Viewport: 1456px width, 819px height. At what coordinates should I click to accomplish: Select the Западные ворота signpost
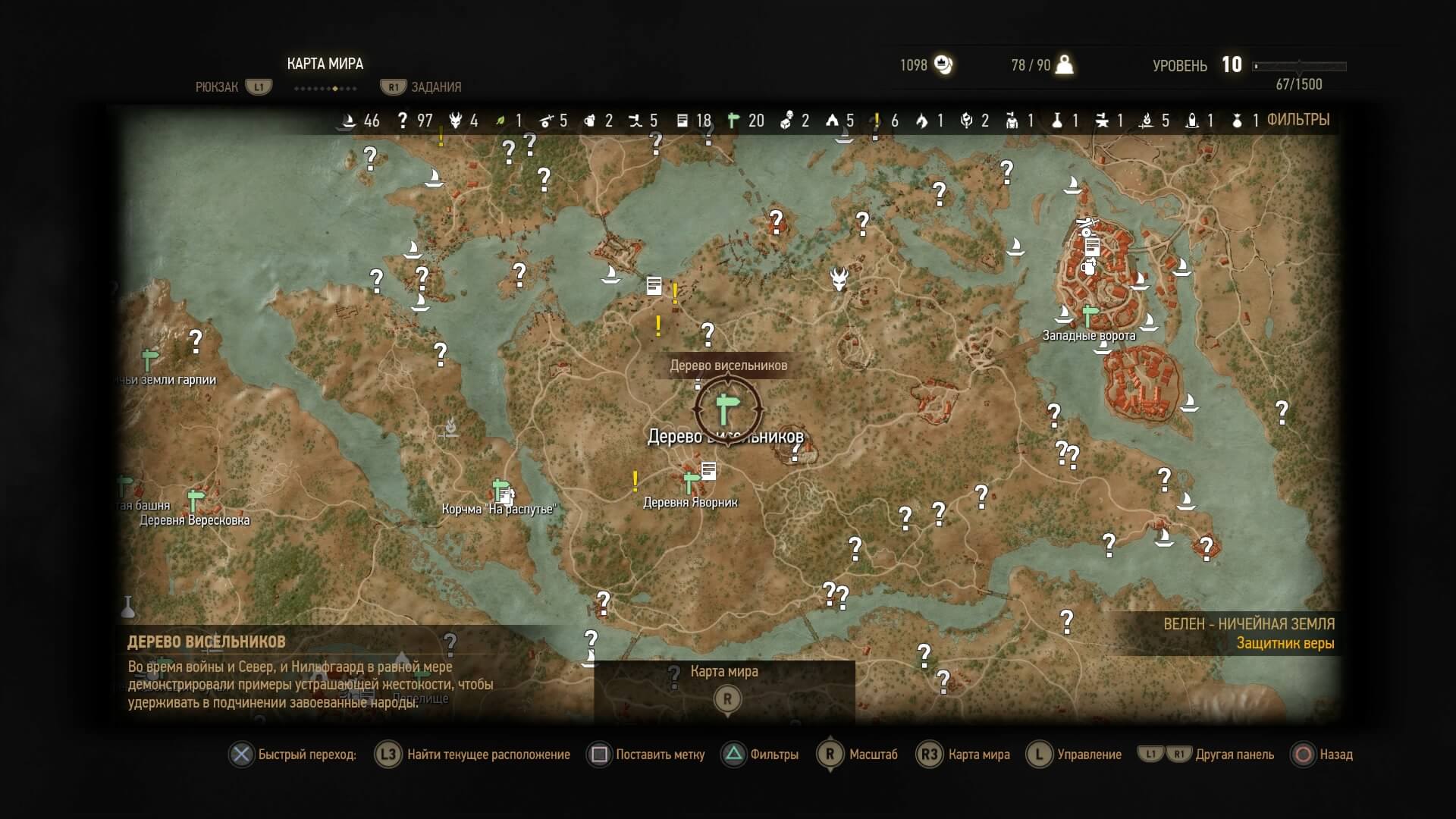click(x=1090, y=315)
